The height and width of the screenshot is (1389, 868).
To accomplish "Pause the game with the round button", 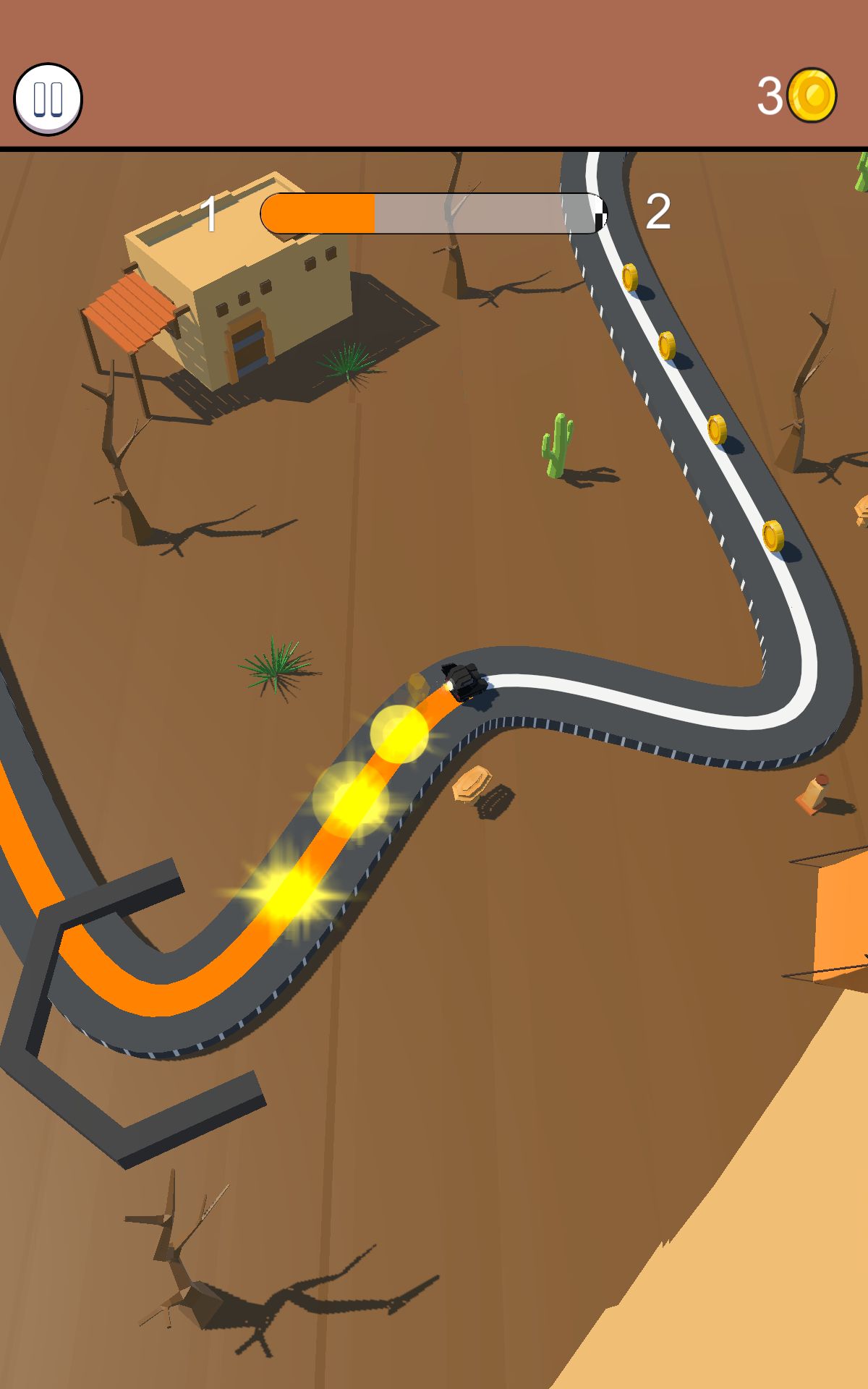I will click(x=48, y=99).
